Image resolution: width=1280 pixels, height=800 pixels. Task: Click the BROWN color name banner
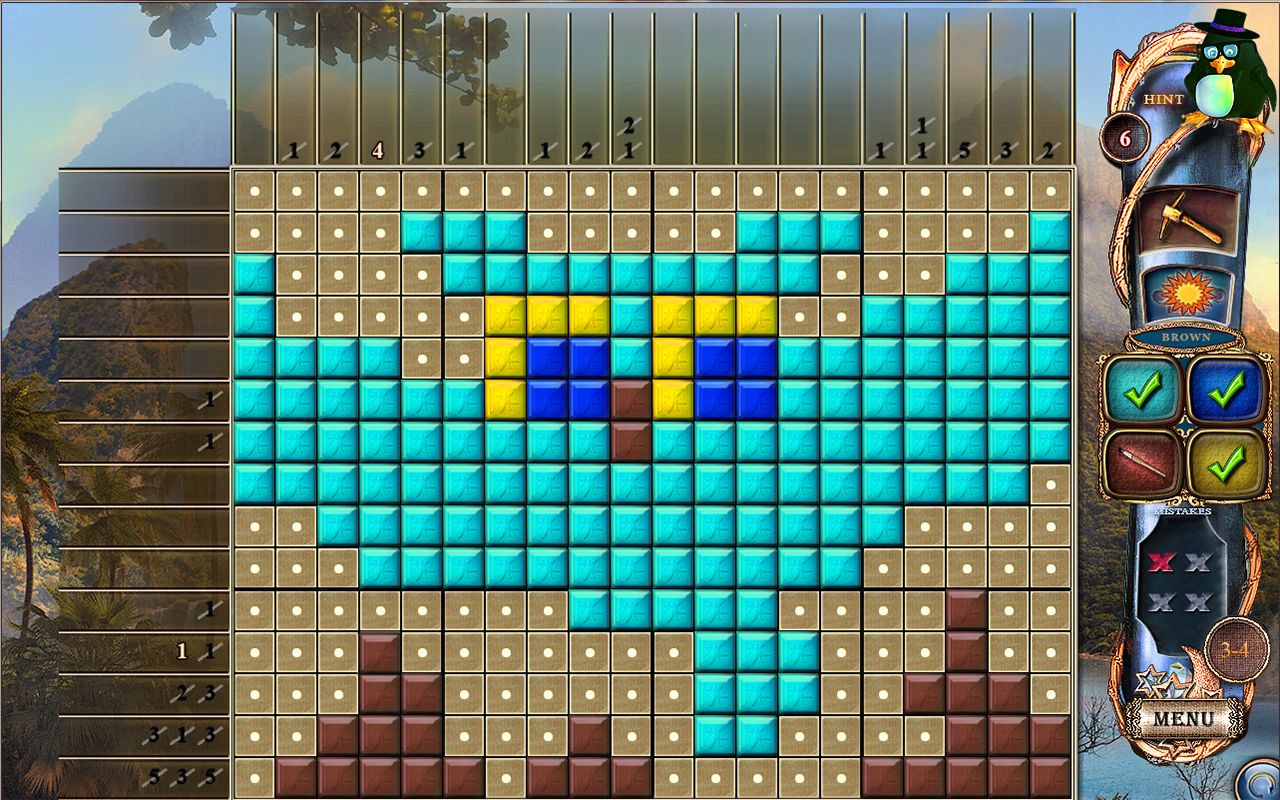(x=1188, y=338)
